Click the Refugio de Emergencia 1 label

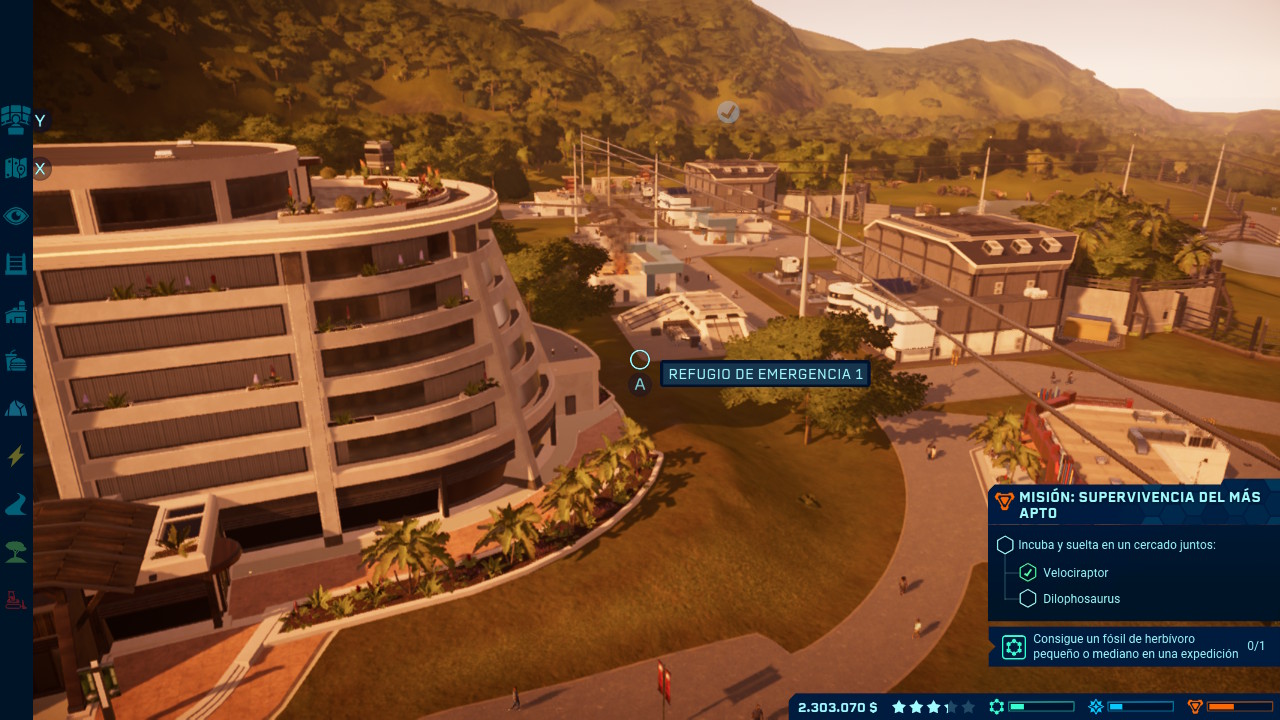[x=765, y=374]
